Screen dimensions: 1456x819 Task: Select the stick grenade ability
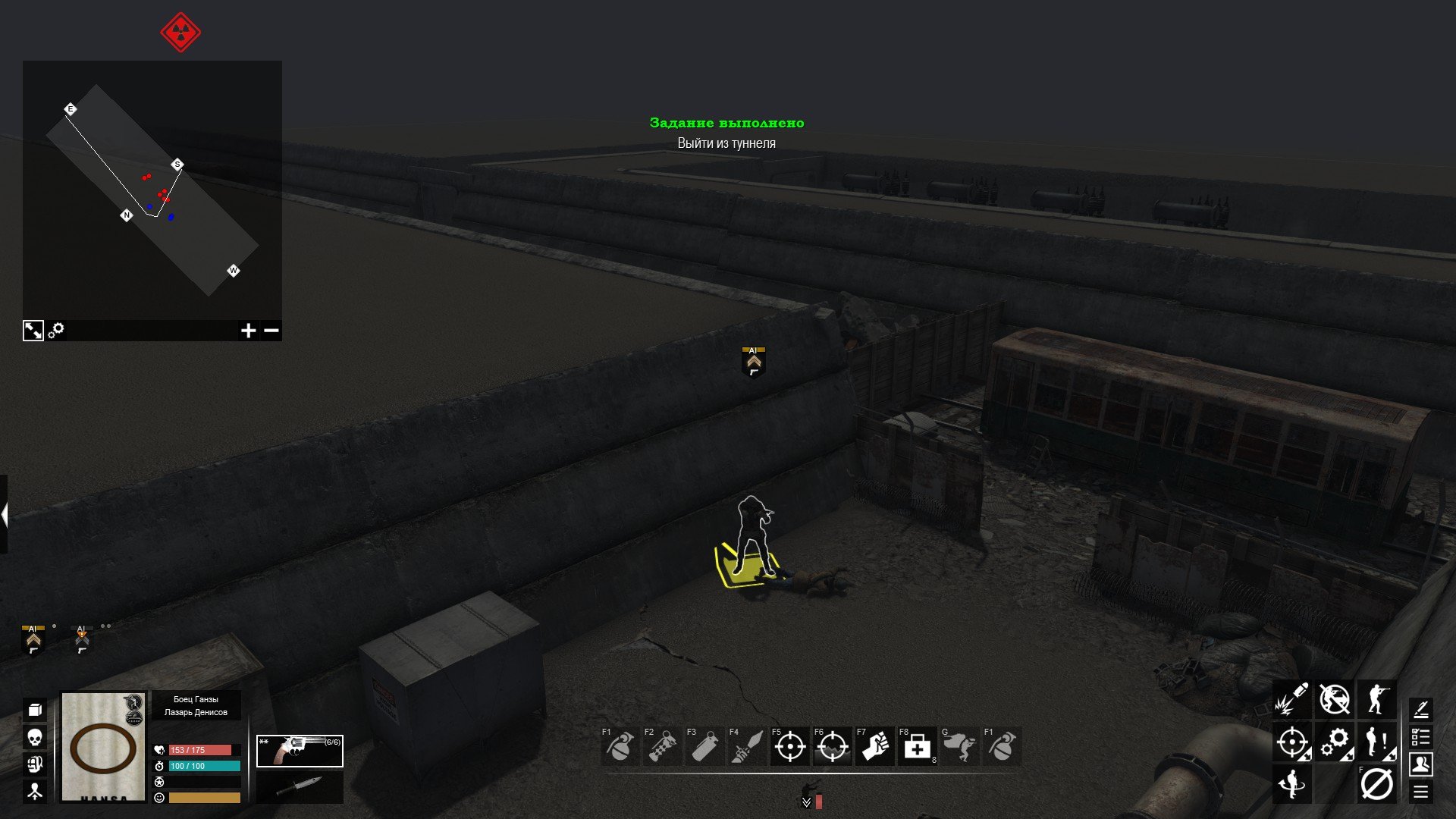pyautogui.click(x=662, y=747)
